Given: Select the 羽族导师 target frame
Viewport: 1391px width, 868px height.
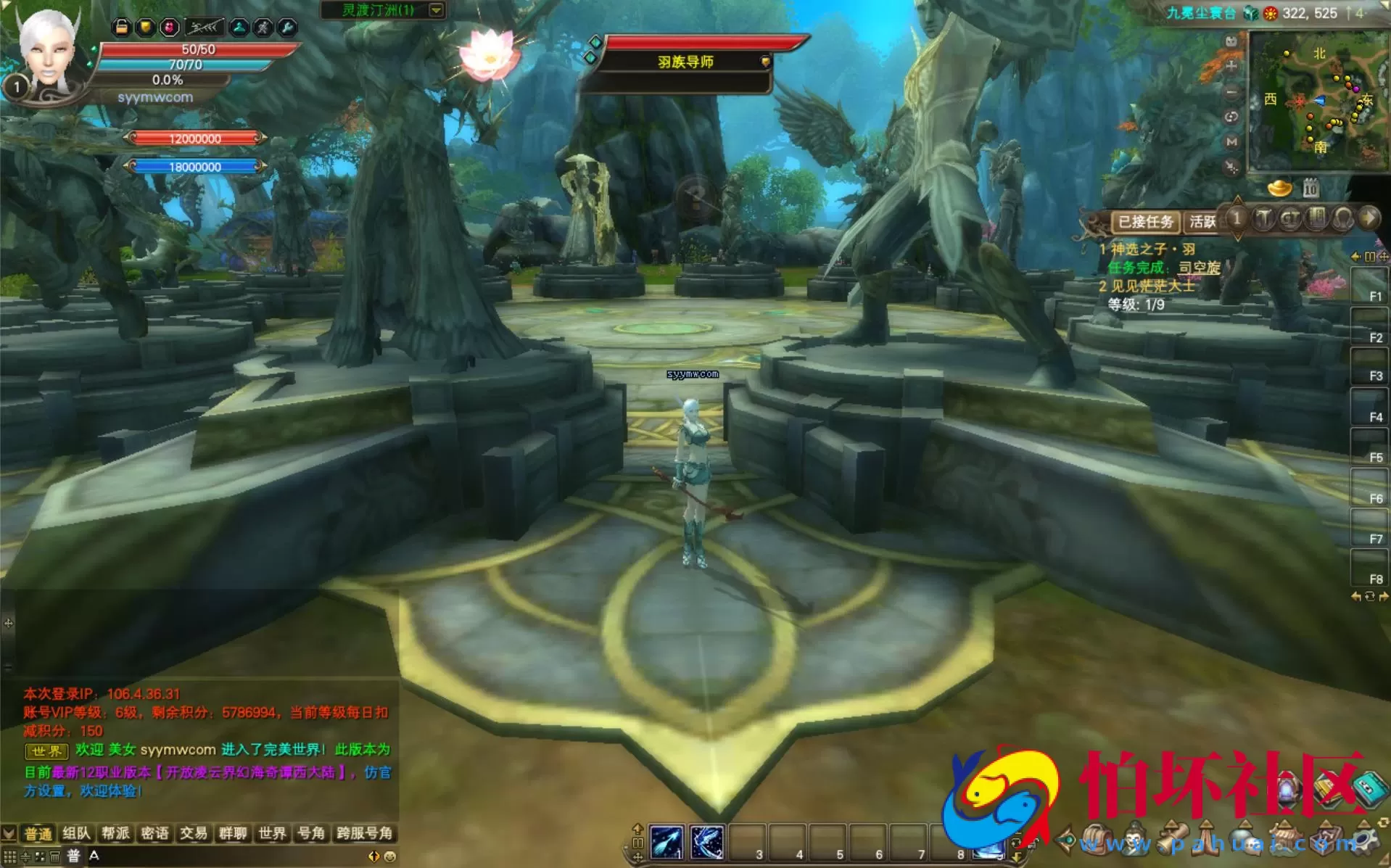Looking at the screenshot, I should [x=685, y=62].
